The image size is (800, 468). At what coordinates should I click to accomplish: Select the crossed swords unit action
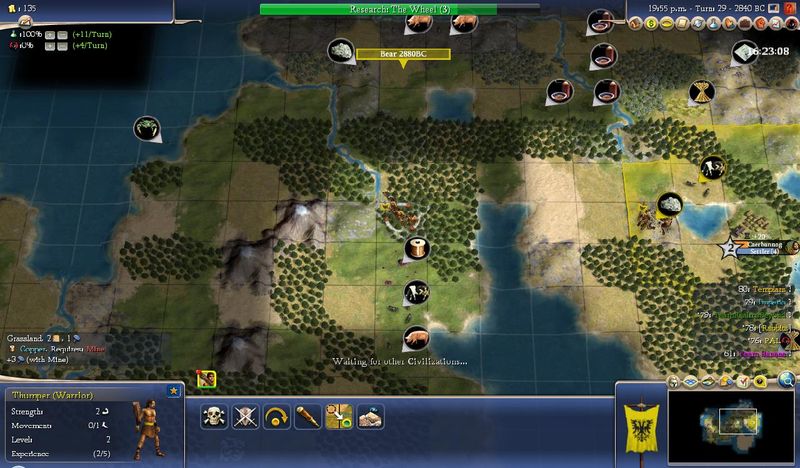[246, 417]
